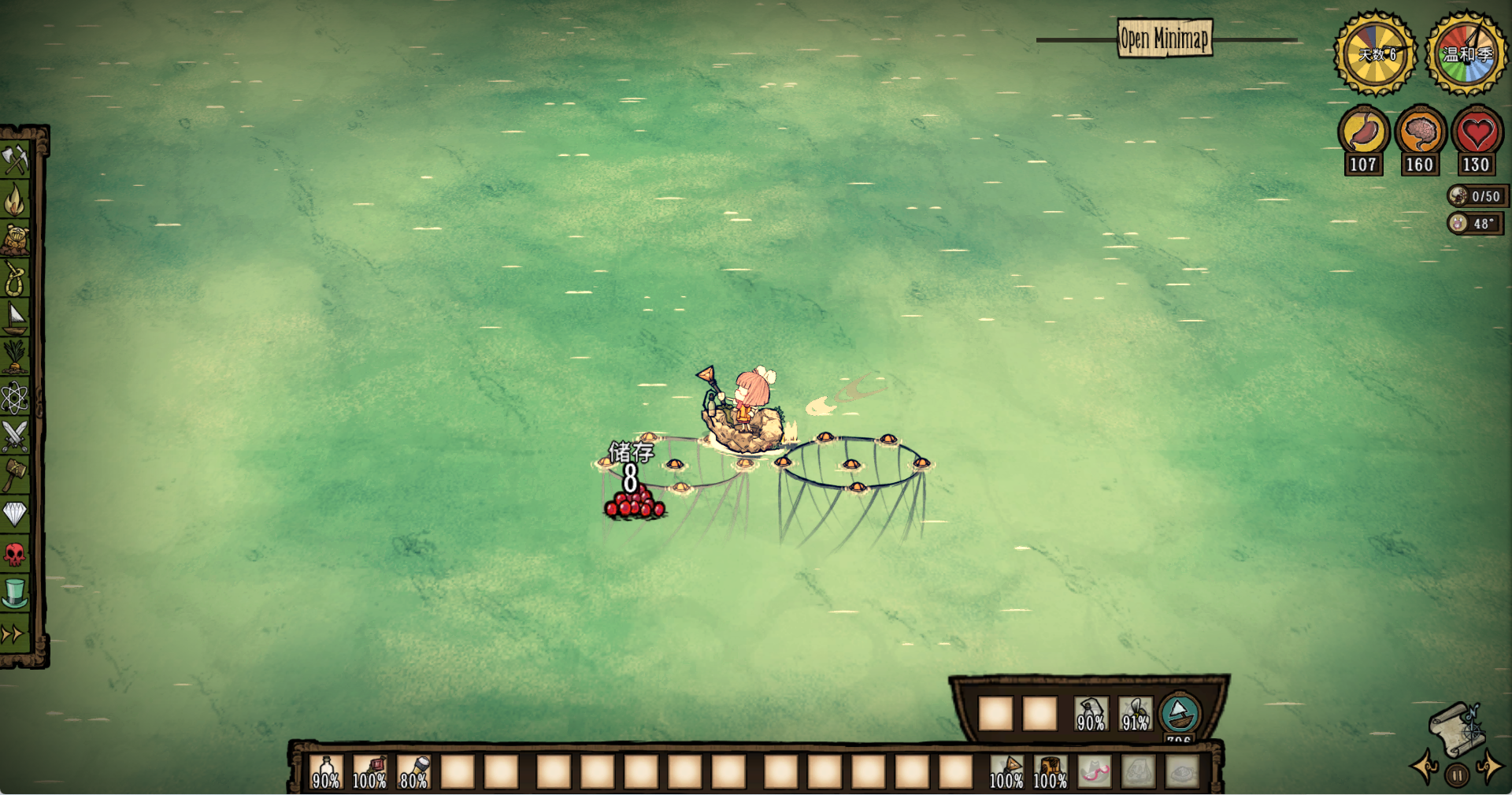Open the Fire crafting tab

click(15, 200)
